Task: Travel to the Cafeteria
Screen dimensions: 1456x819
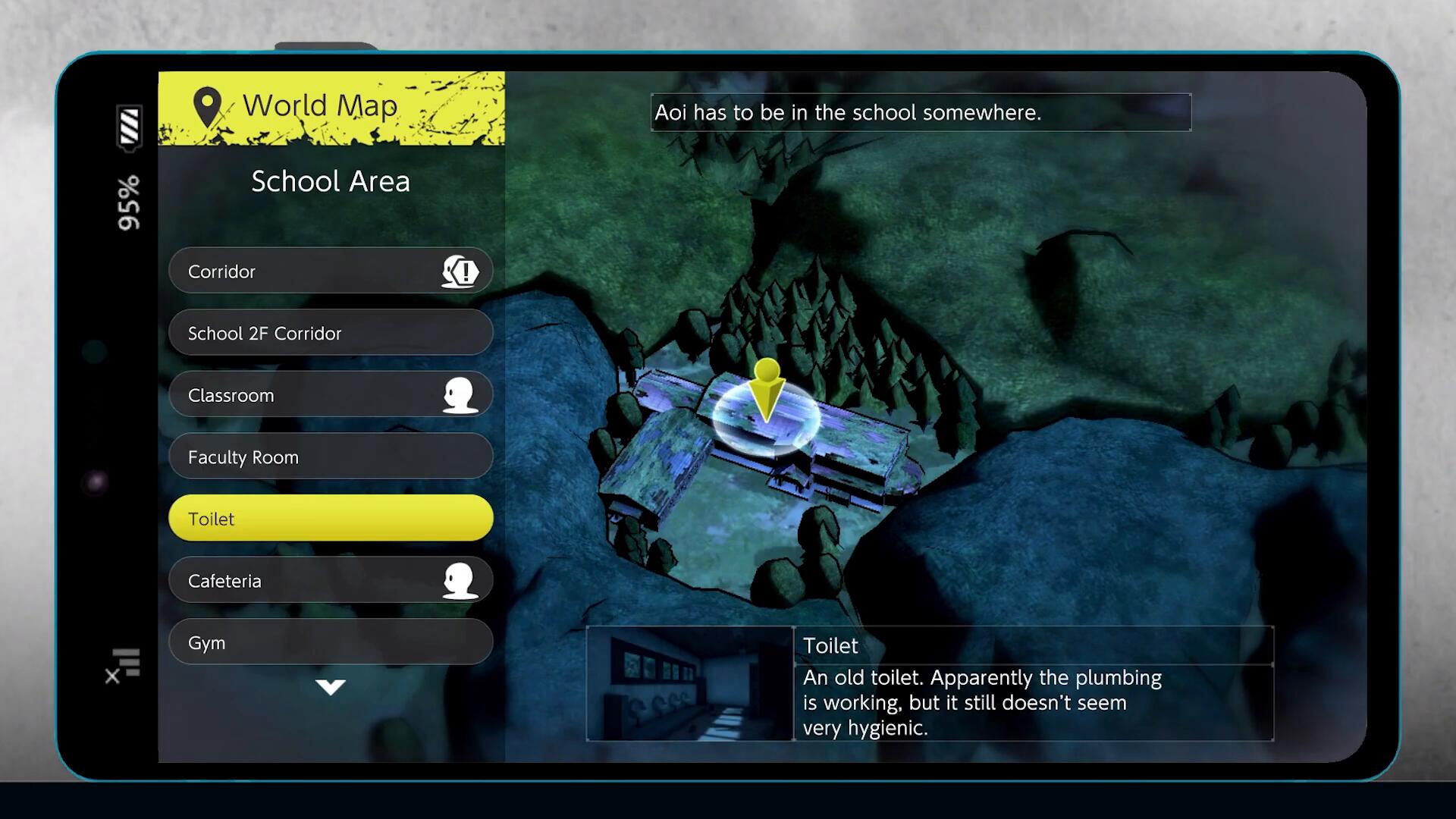Action: [330, 581]
